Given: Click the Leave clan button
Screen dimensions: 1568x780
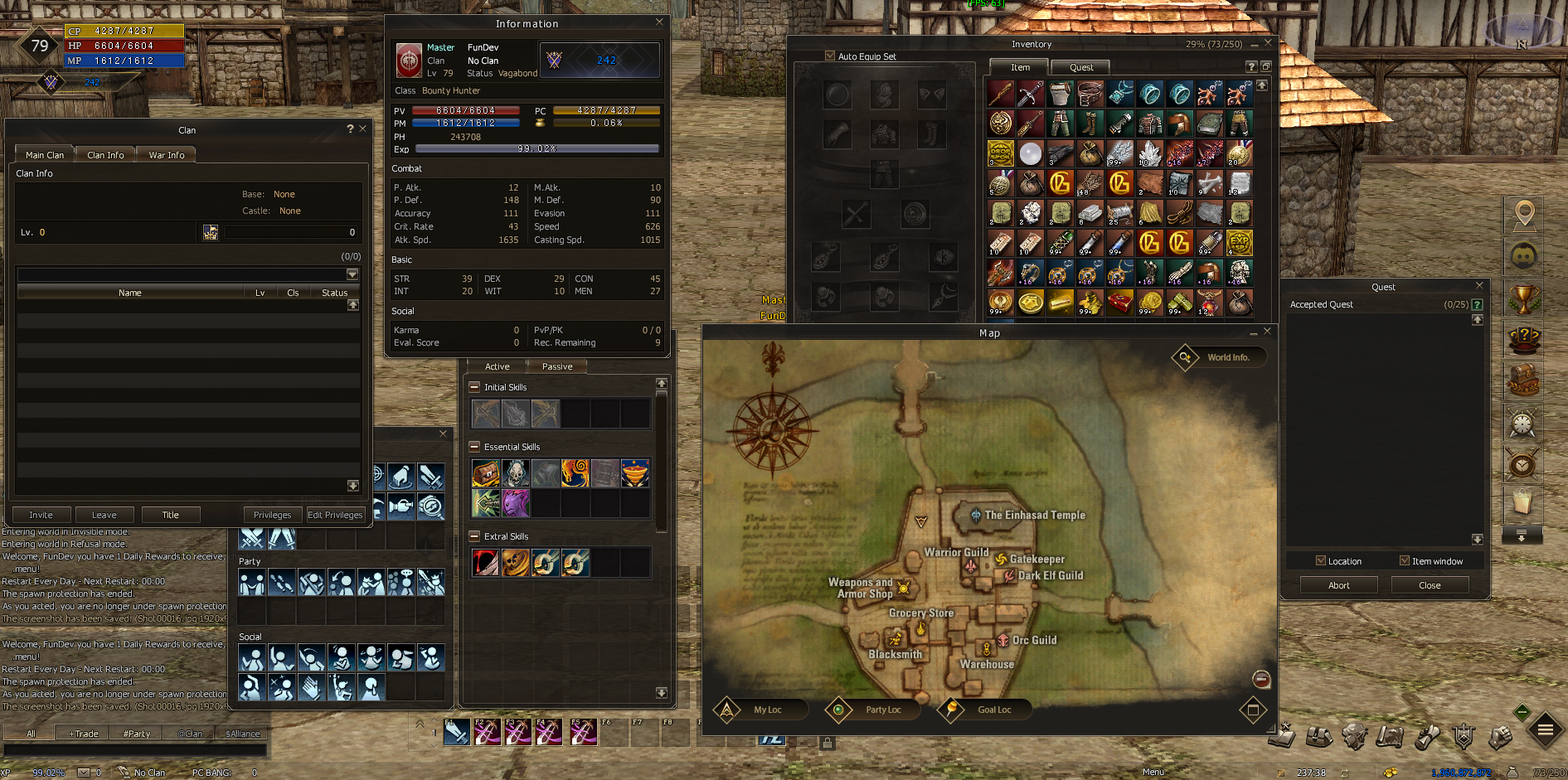Looking at the screenshot, I should click(104, 515).
